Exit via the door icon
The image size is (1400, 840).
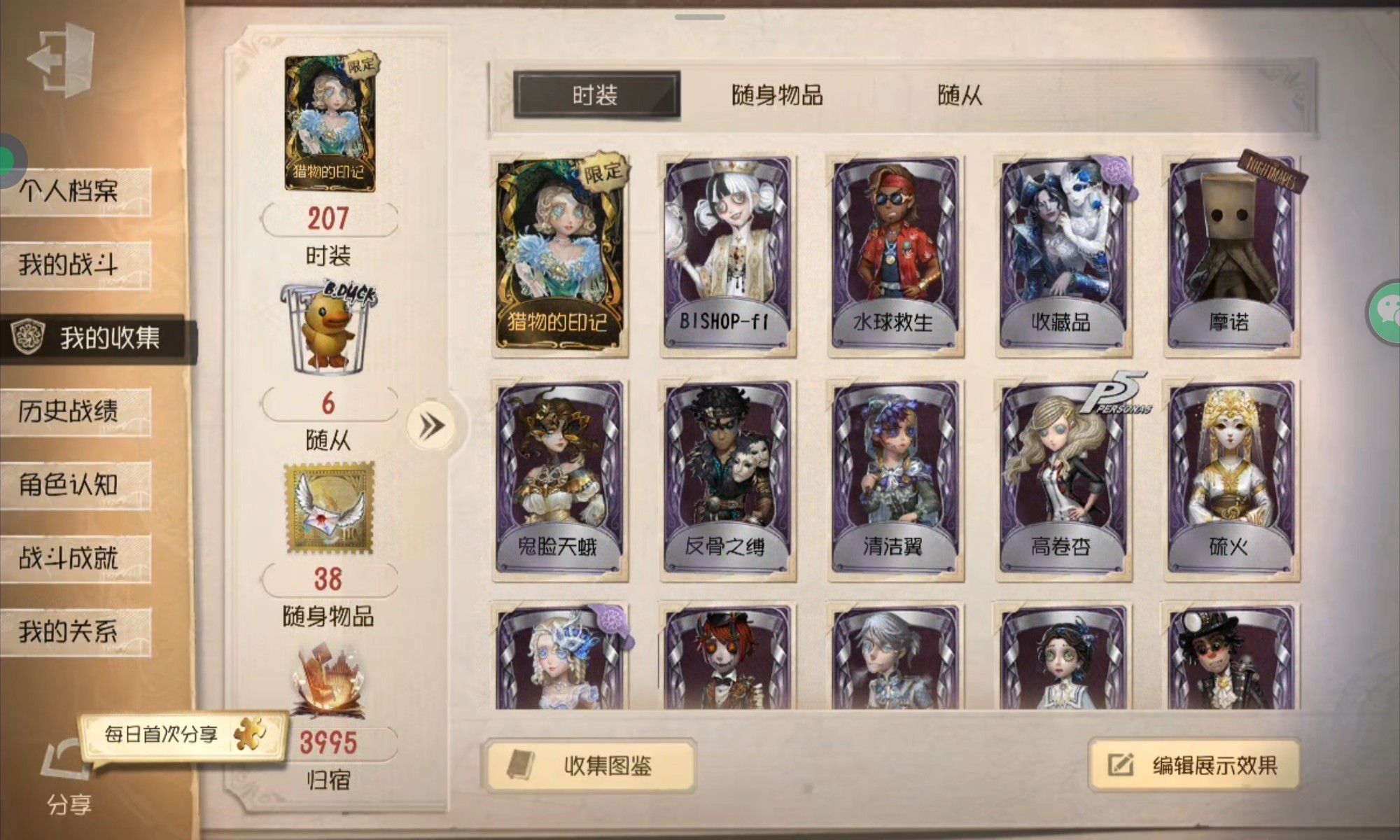(62, 59)
